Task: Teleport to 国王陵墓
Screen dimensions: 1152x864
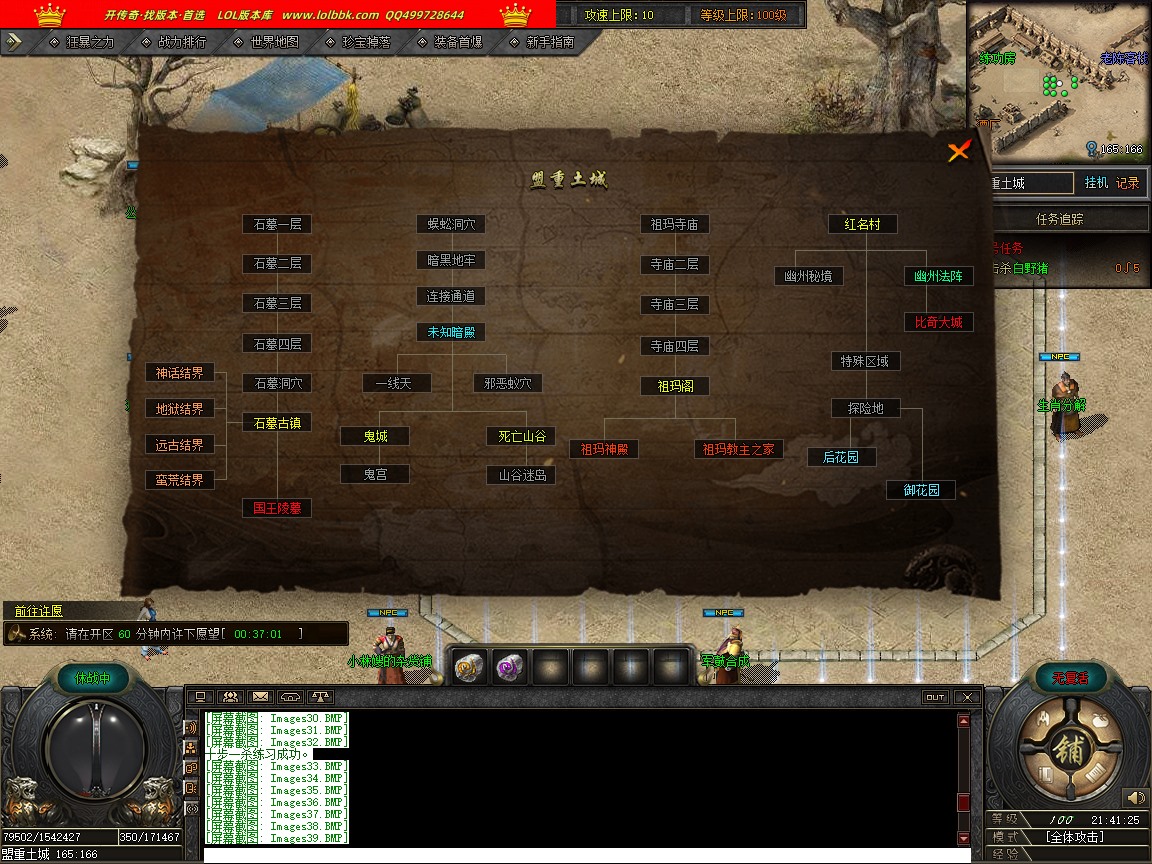Action: [x=277, y=508]
